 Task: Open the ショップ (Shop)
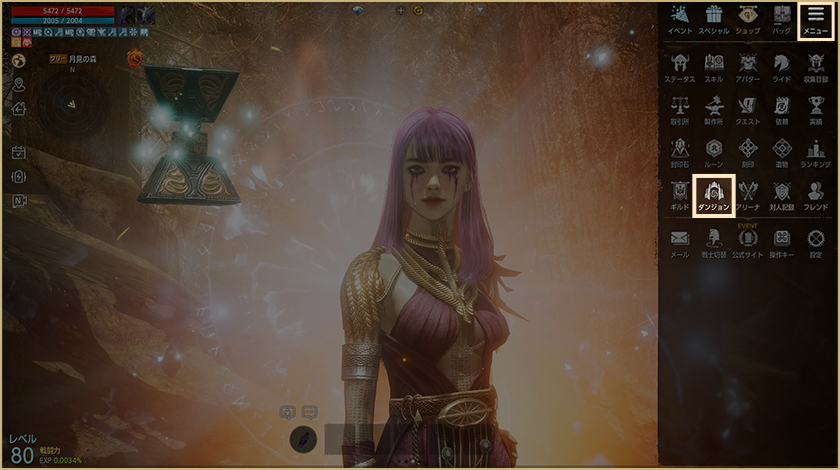tap(747, 18)
